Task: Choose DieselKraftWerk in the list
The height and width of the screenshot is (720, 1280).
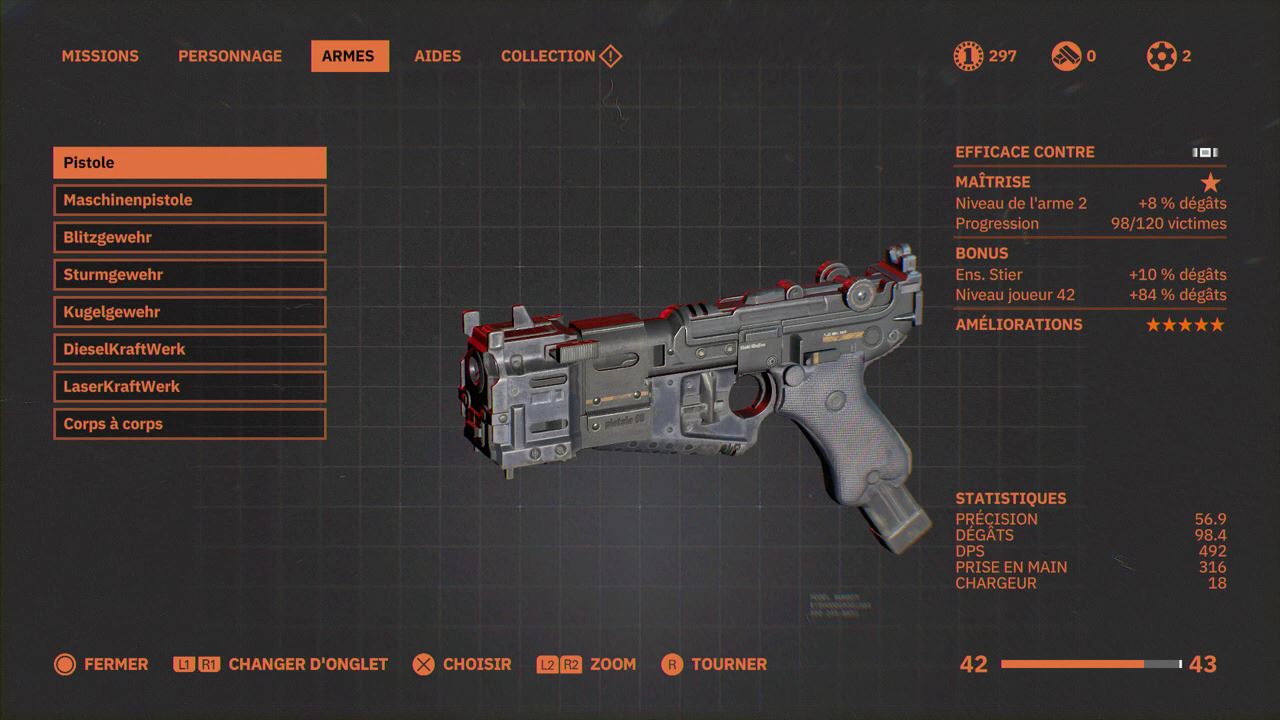Action: 190,349
